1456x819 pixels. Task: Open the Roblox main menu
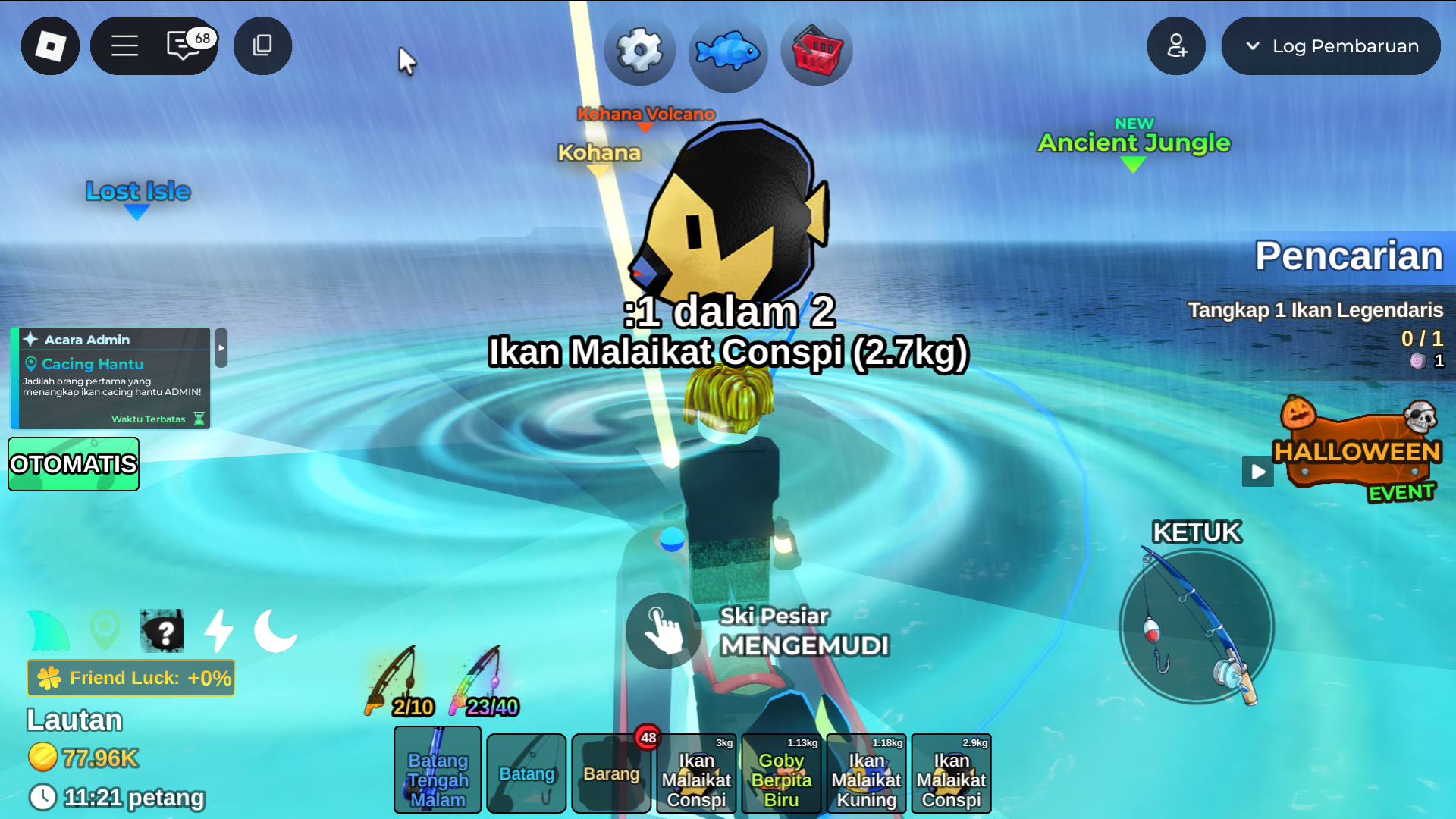click(x=50, y=46)
